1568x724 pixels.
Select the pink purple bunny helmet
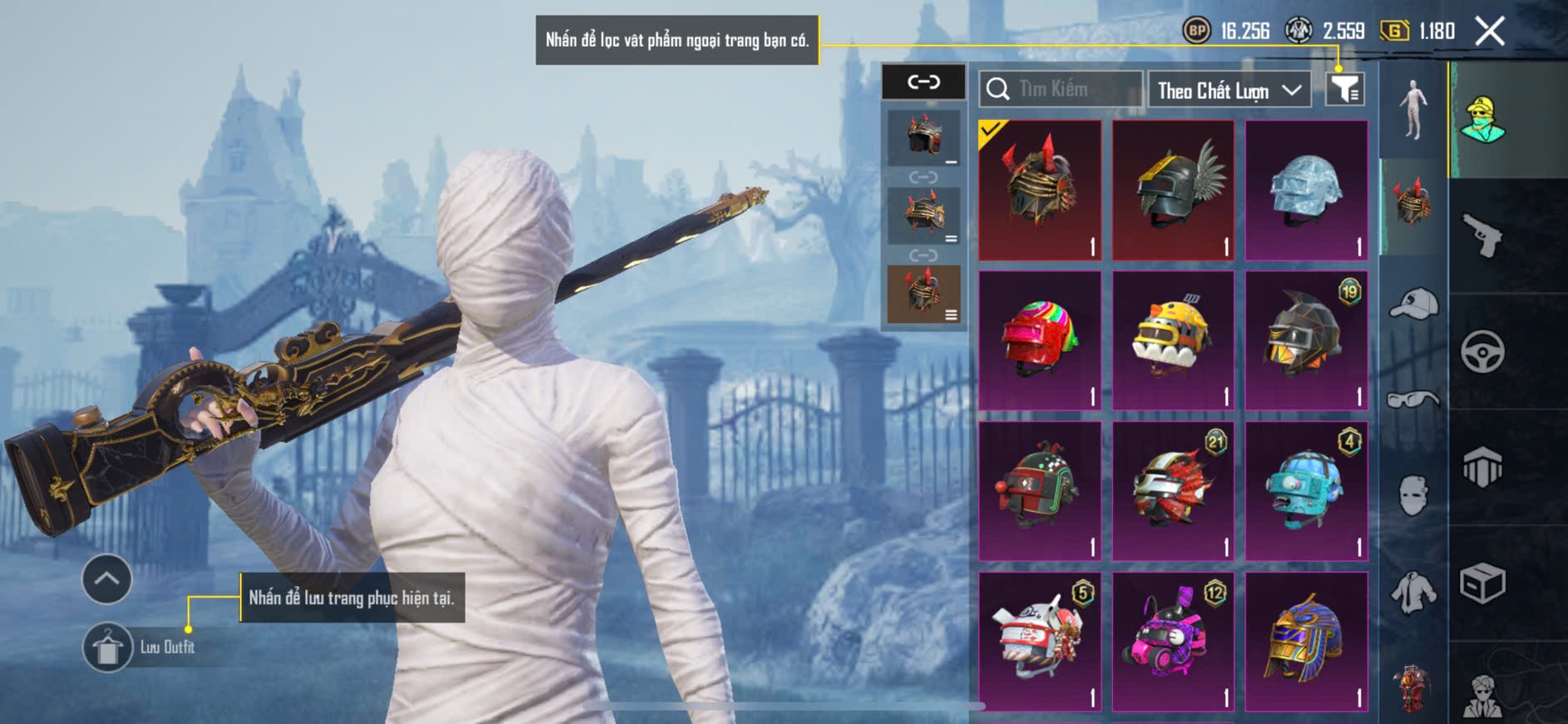(x=1174, y=641)
